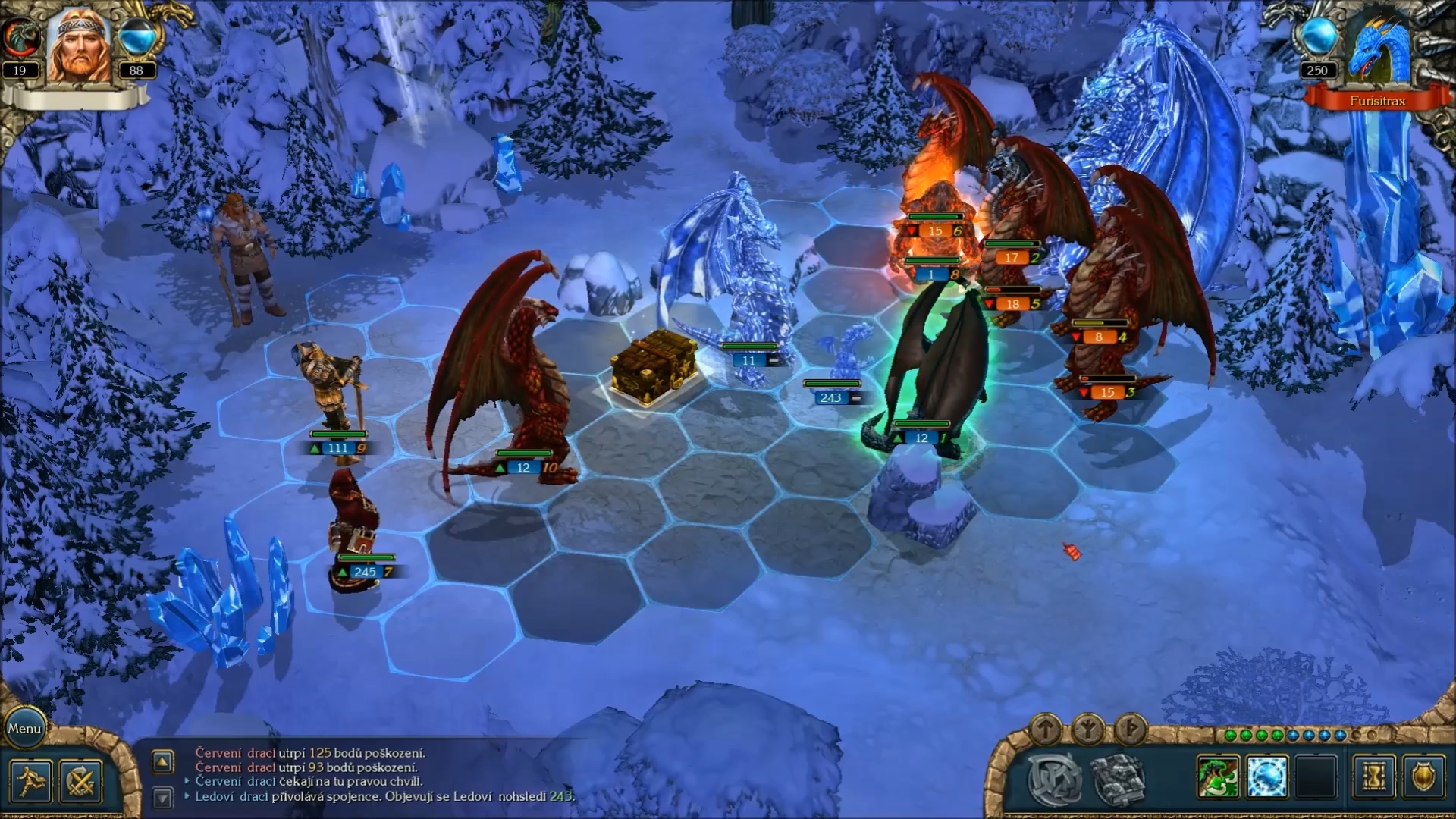Activate the green dragon ability icon
The width and height of the screenshot is (1456, 819).
tap(1219, 778)
